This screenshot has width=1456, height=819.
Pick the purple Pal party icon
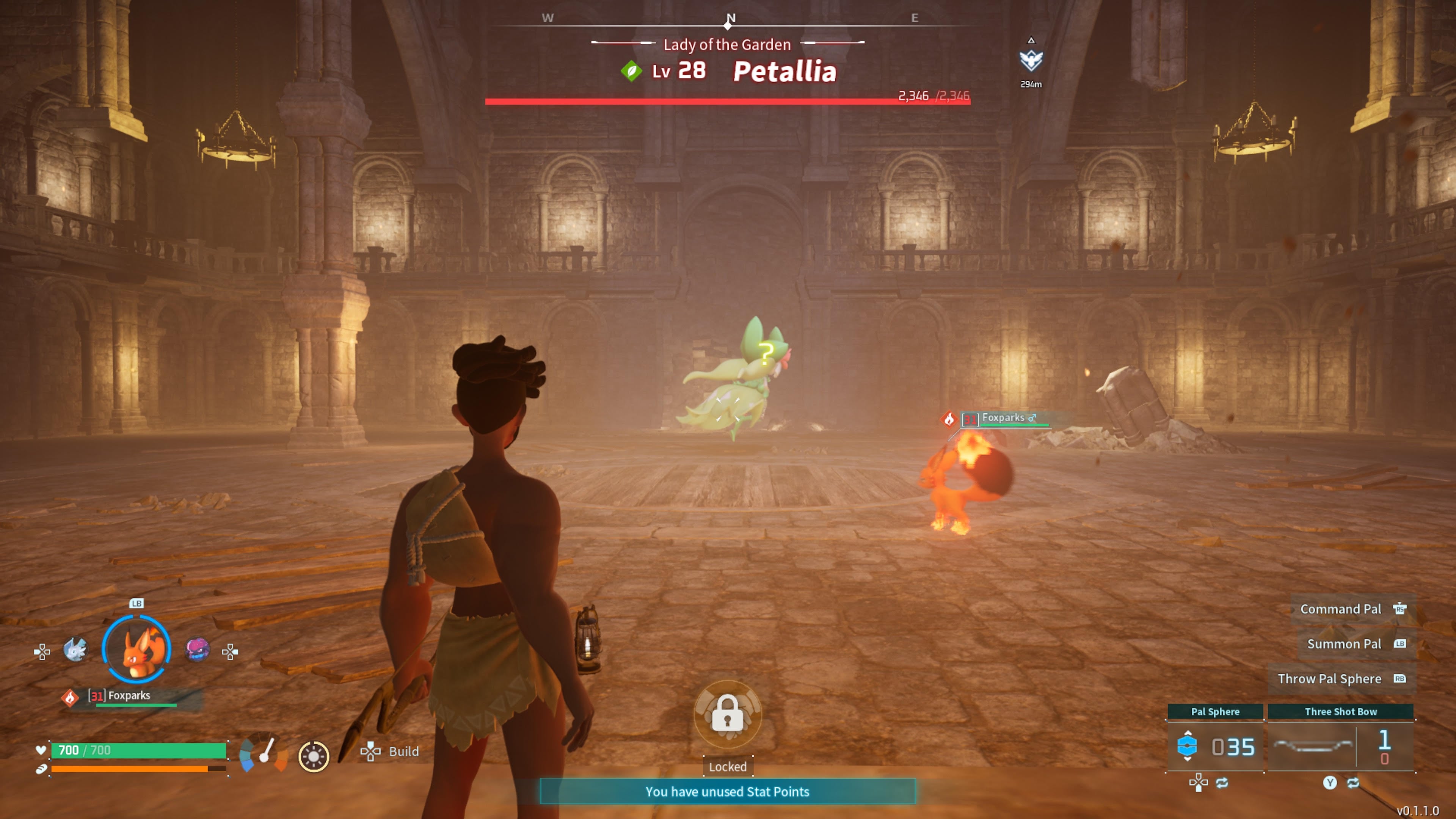click(x=197, y=650)
